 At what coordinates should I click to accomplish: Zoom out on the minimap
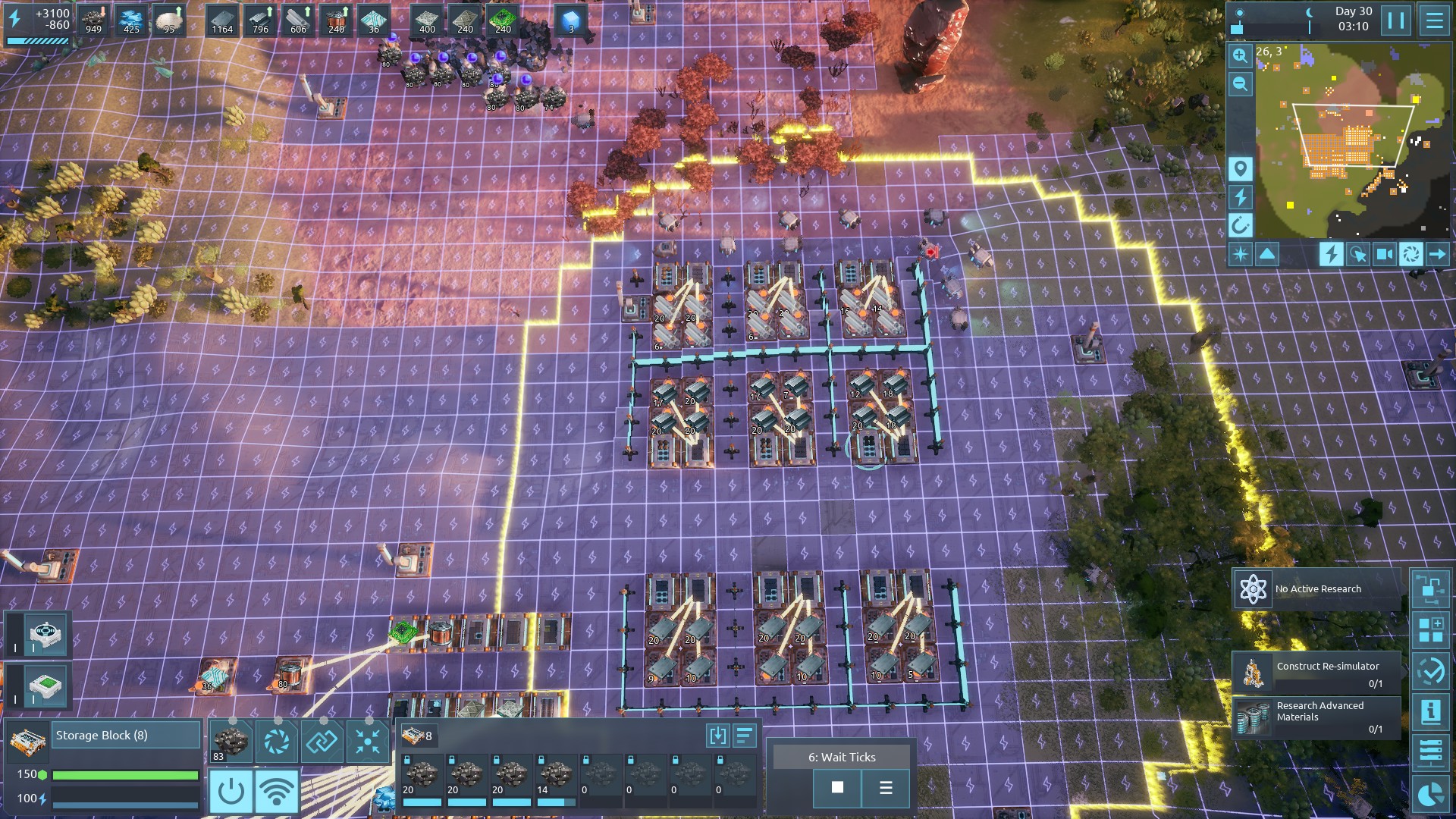click(1240, 84)
